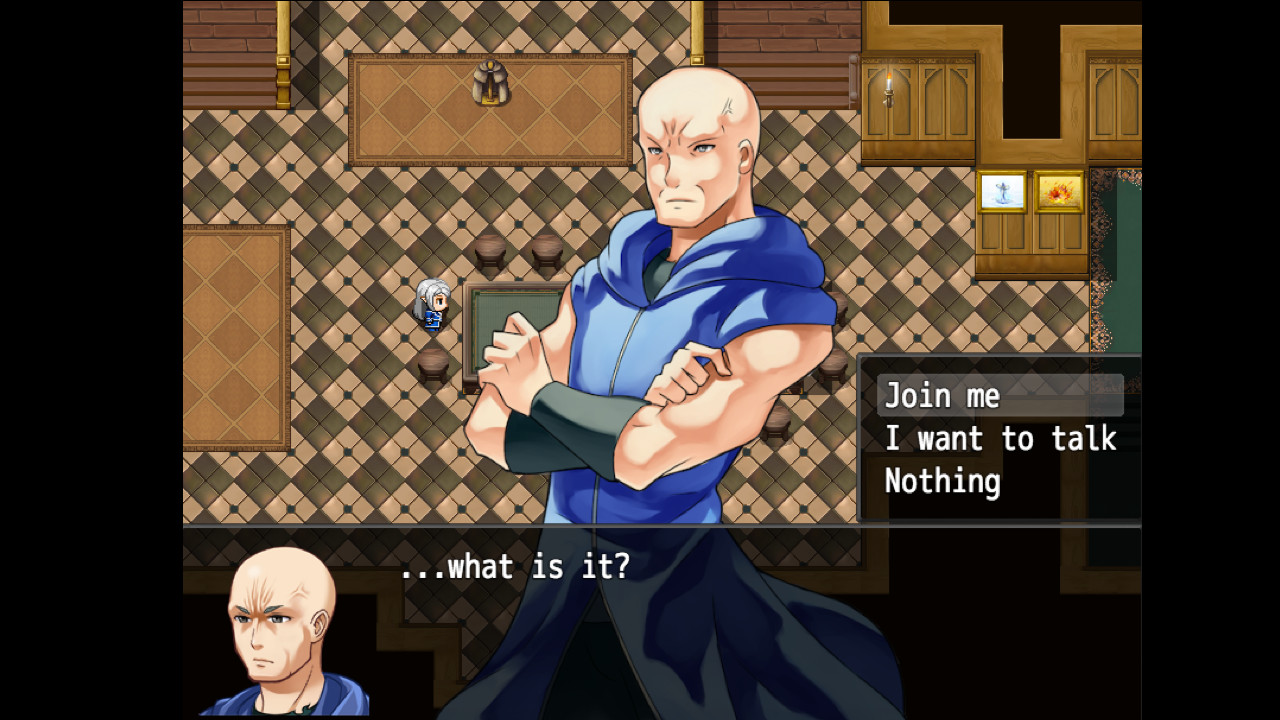Image resolution: width=1280 pixels, height=720 pixels.
Task: Click the orange flower painting on the wall
Action: point(1057,190)
